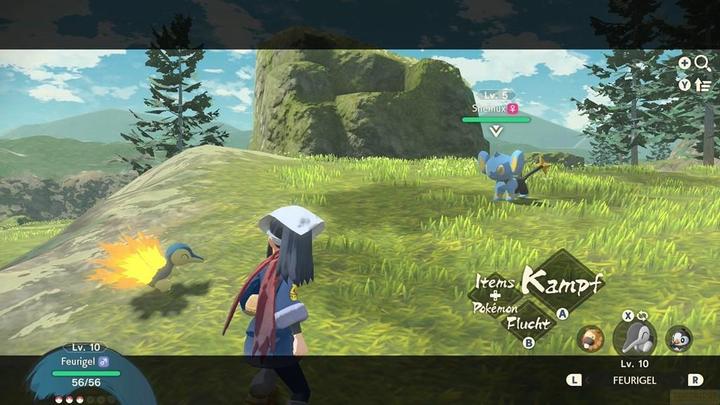The width and height of the screenshot is (720, 405).
Task: Click the magnifying glass details icon
Action: [701, 63]
